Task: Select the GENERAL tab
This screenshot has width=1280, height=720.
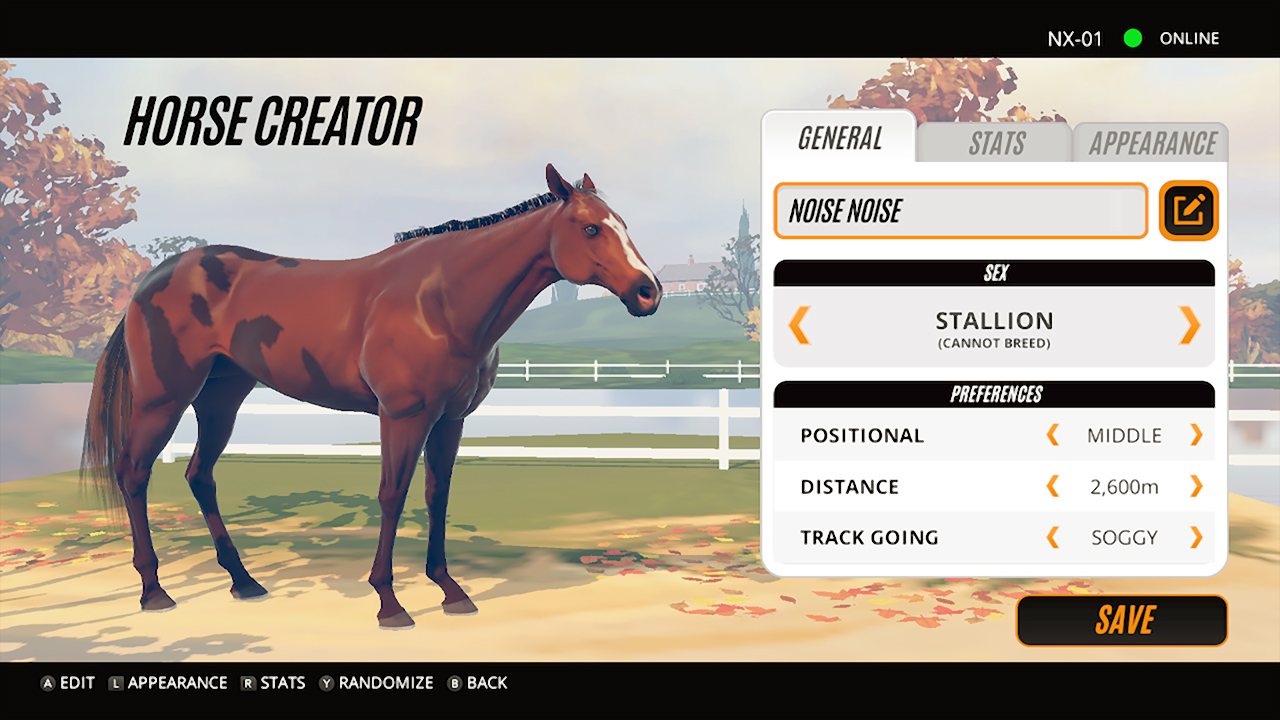Action: [x=838, y=140]
